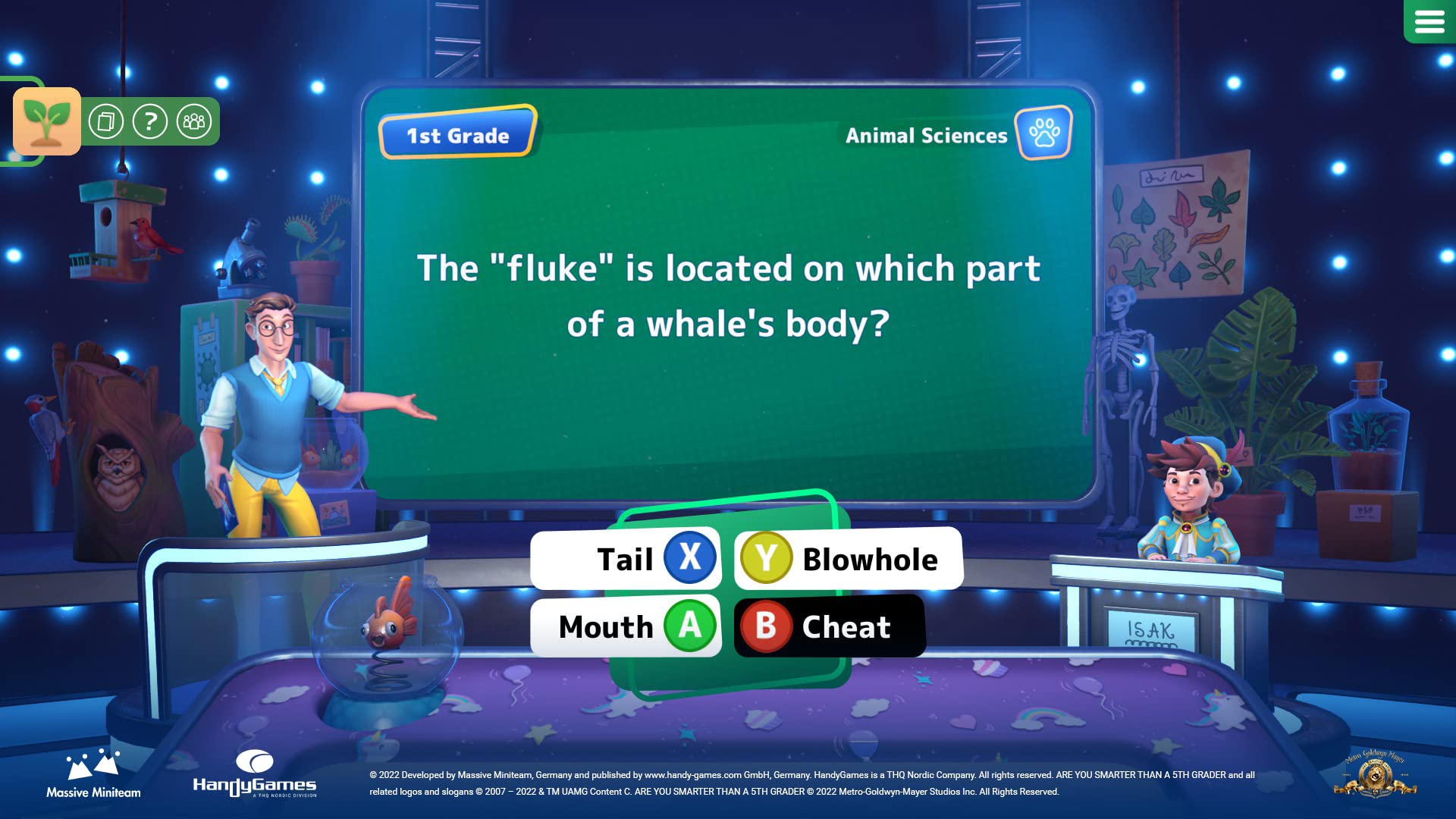The height and width of the screenshot is (819, 1456).
Task: Click the green A controller button icon
Action: click(x=691, y=626)
